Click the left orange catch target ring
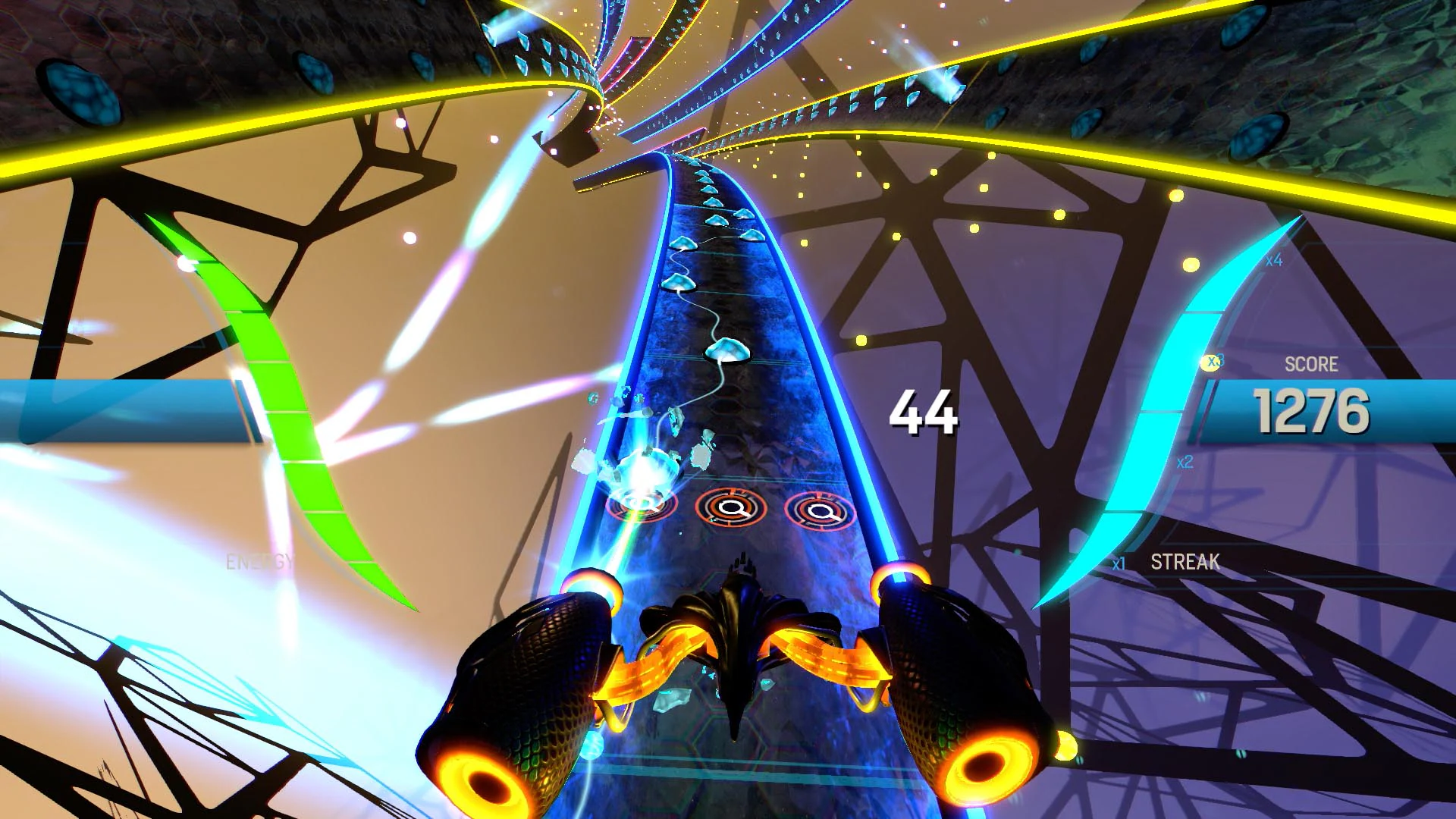 [x=641, y=505]
